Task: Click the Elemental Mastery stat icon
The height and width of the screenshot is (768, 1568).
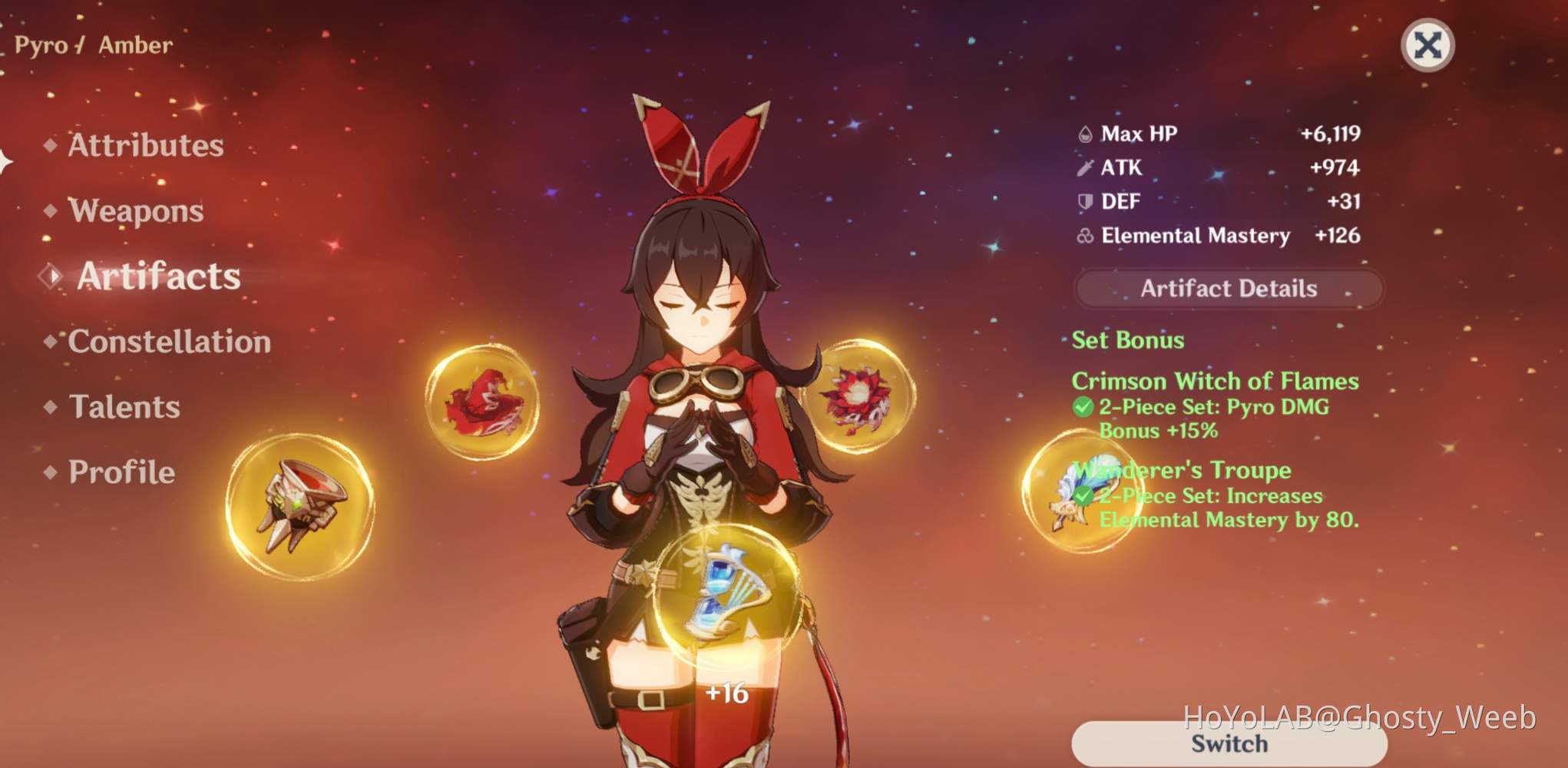Action: [x=1085, y=236]
